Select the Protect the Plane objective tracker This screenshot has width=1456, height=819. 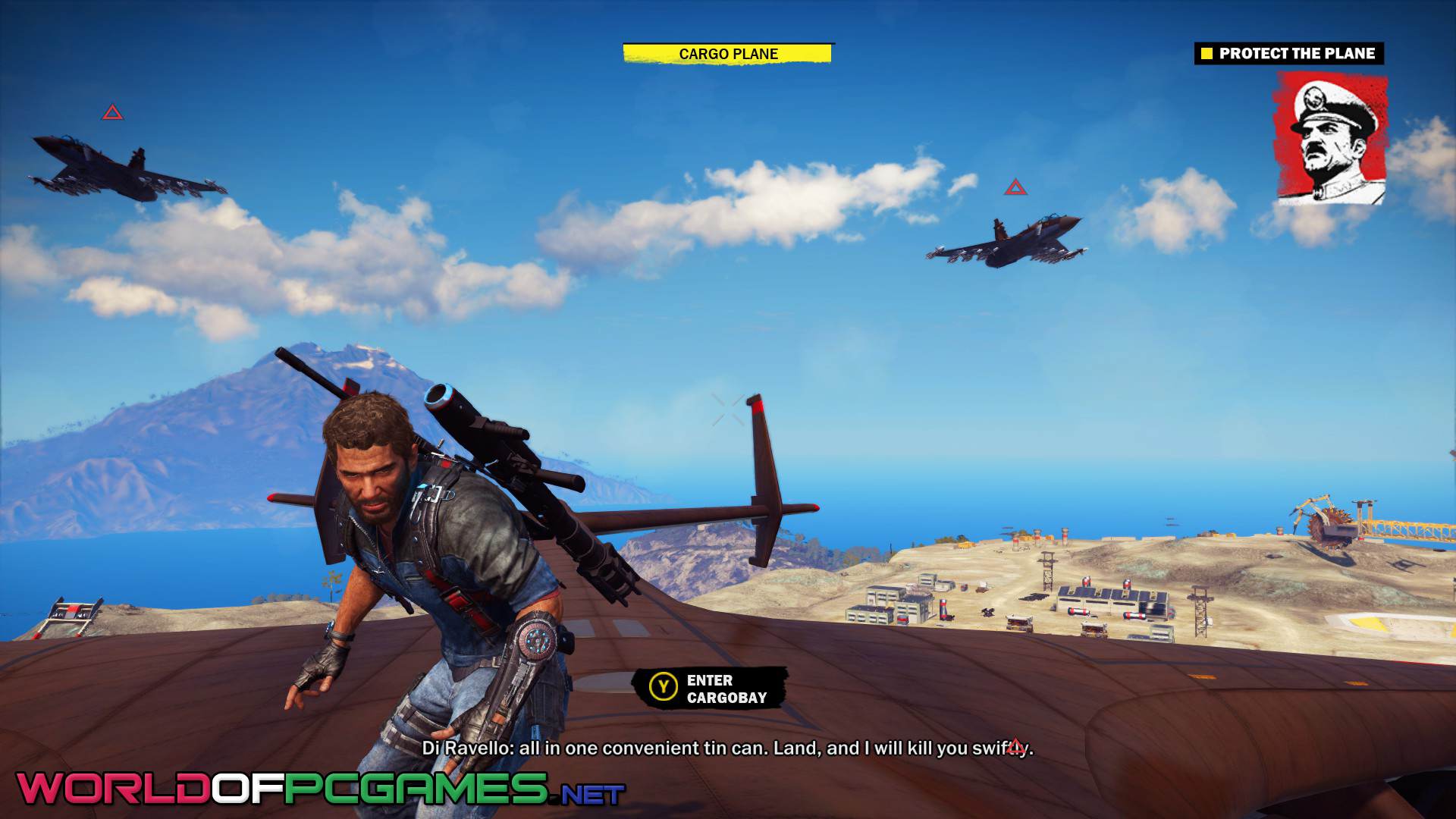[1288, 54]
